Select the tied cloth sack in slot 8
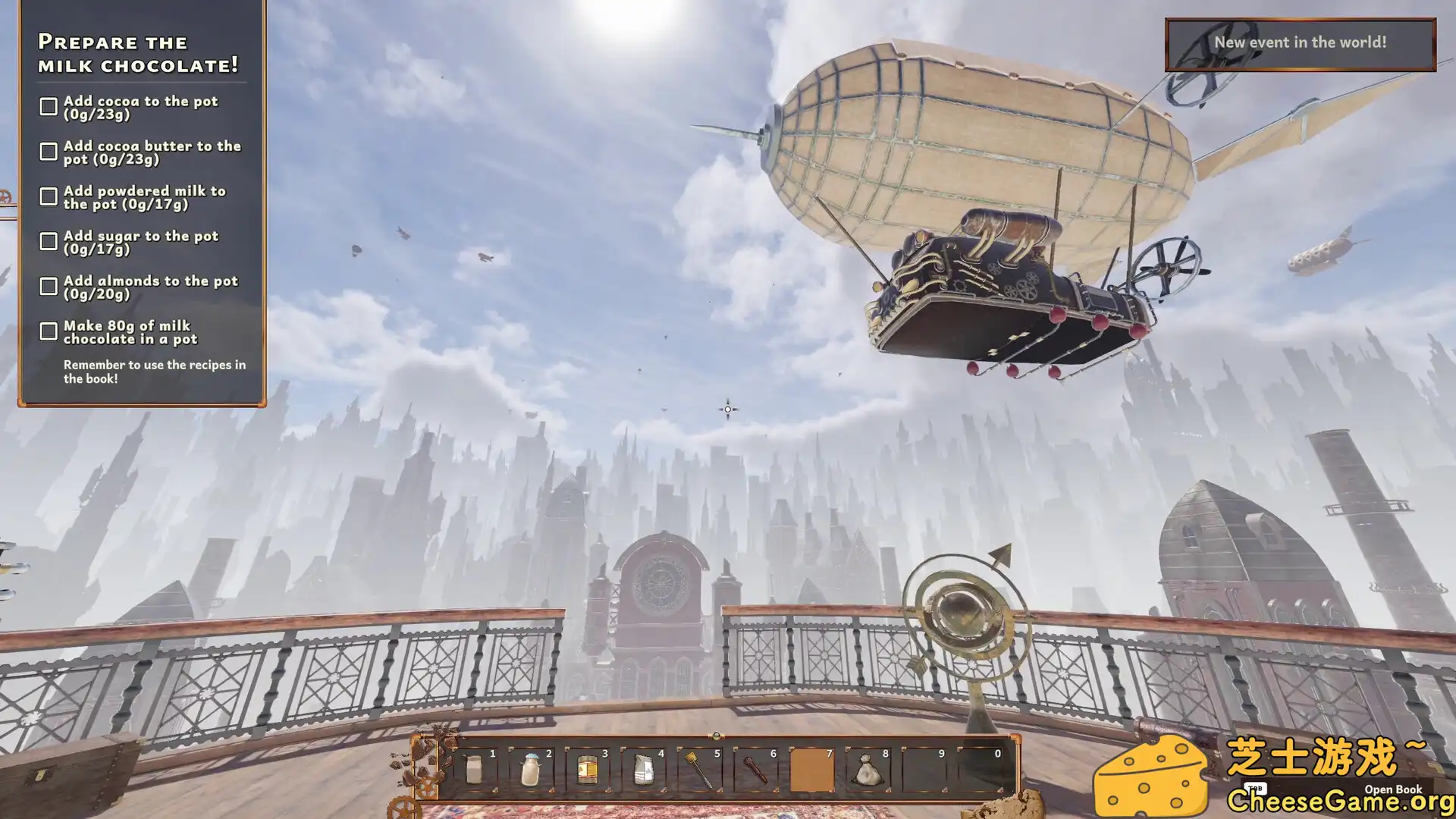The image size is (1456, 819). click(x=868, y=770)
